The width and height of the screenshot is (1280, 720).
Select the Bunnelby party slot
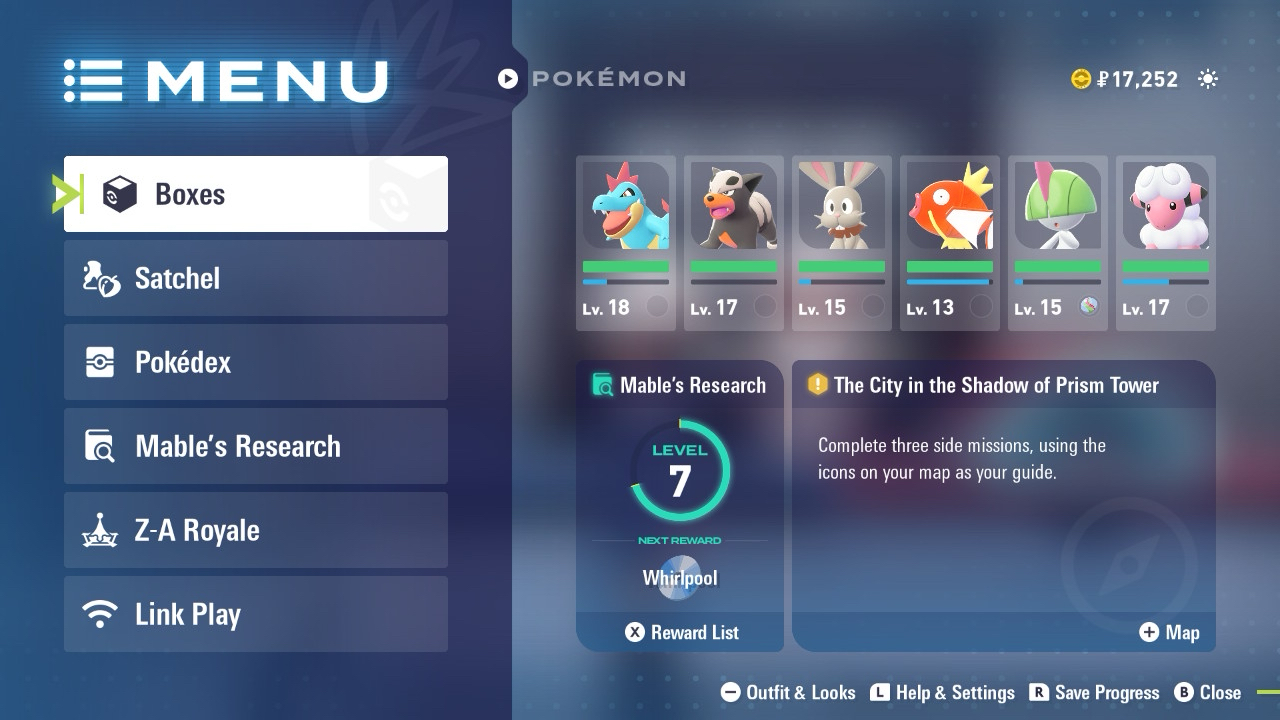tap(842, 243)
